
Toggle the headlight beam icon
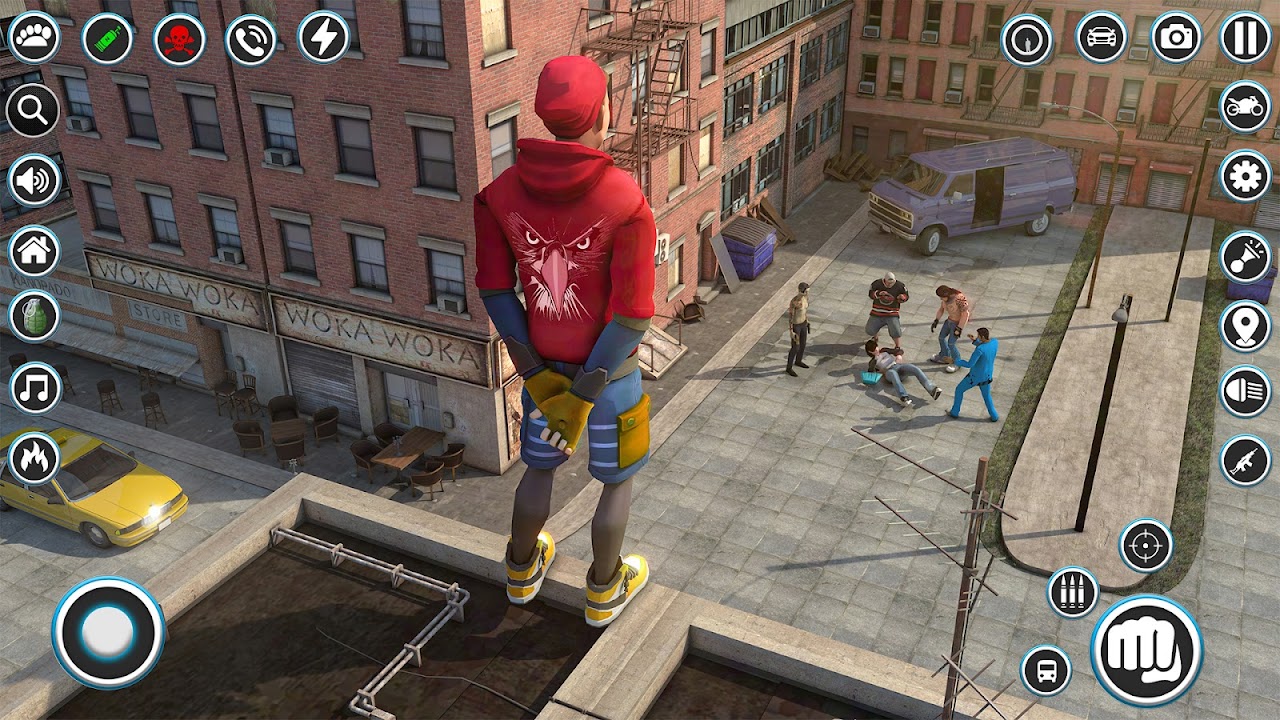[1245, 391]
